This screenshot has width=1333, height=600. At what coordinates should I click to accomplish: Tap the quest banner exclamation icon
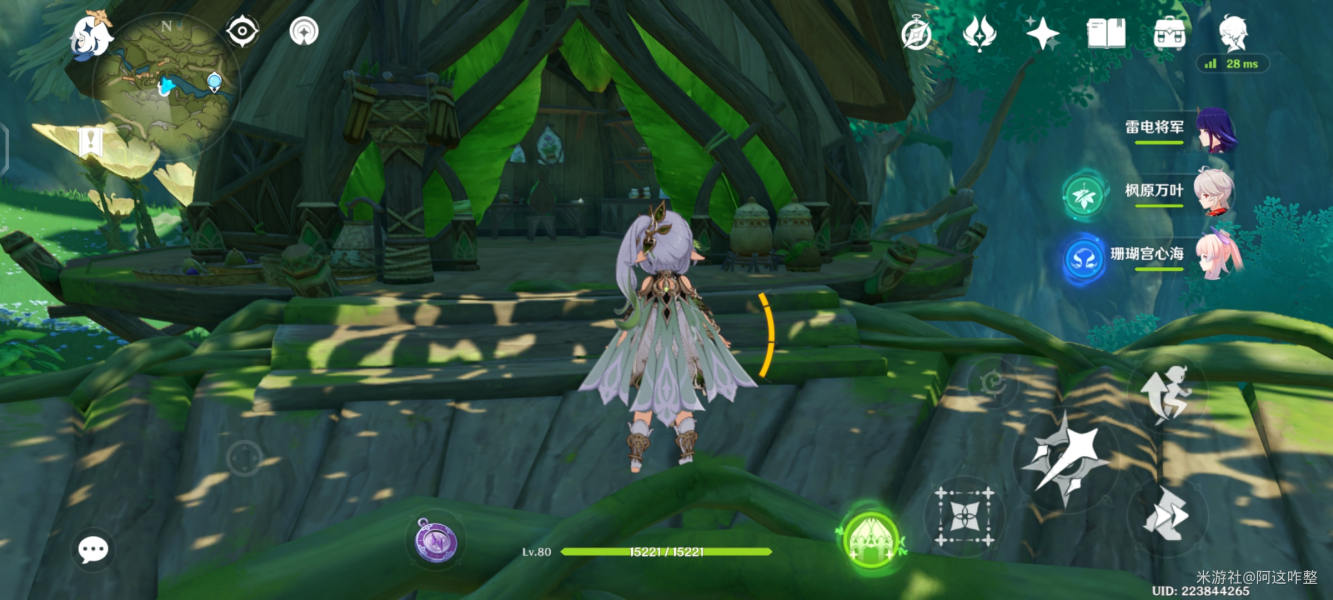[x=91, y=142]
